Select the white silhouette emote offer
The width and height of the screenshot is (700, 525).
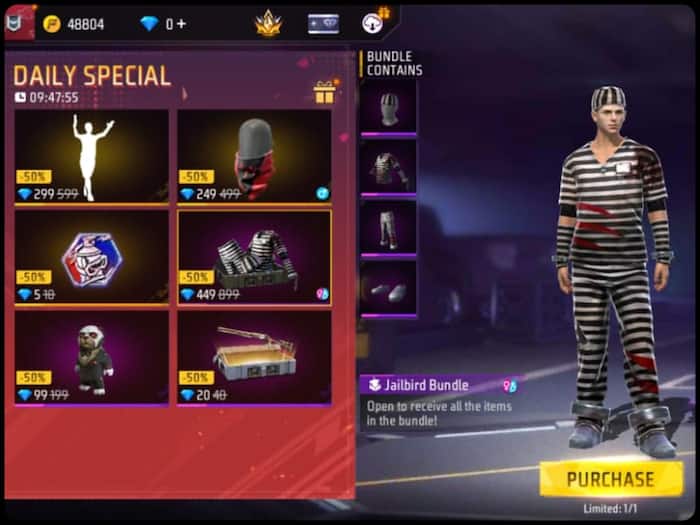coord(92,155)
